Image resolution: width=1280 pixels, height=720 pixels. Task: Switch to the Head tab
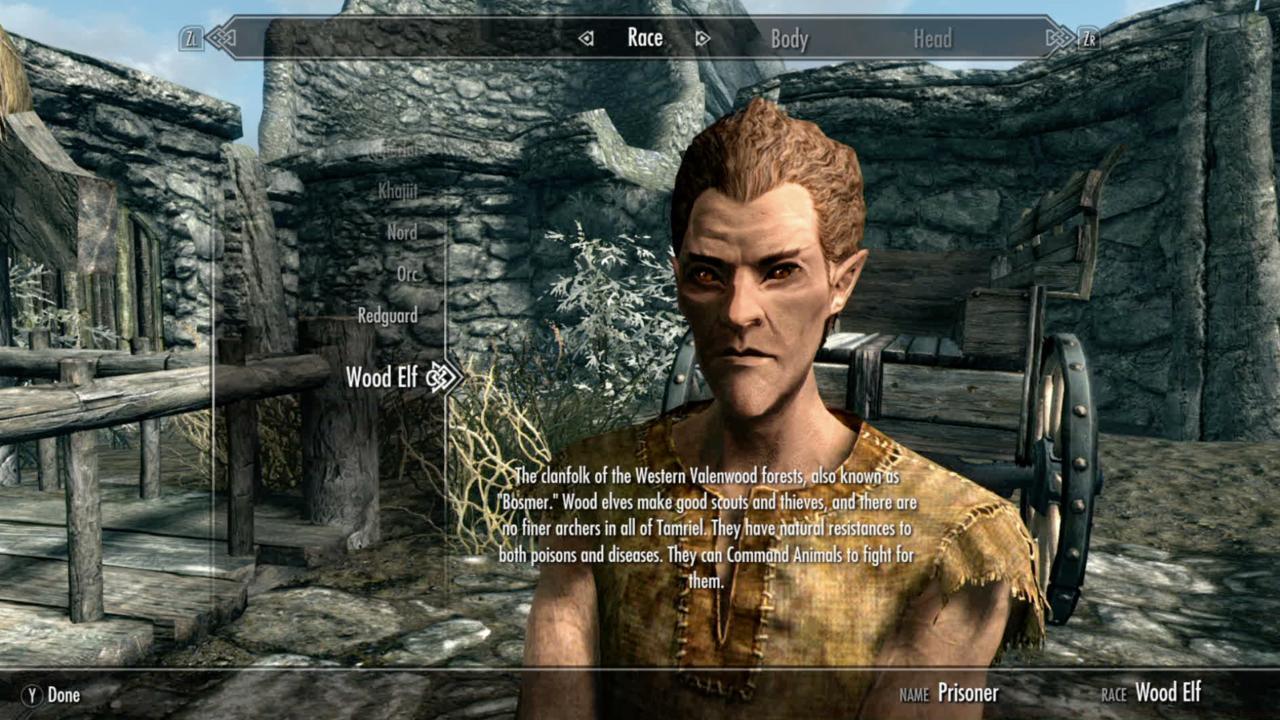932,38
